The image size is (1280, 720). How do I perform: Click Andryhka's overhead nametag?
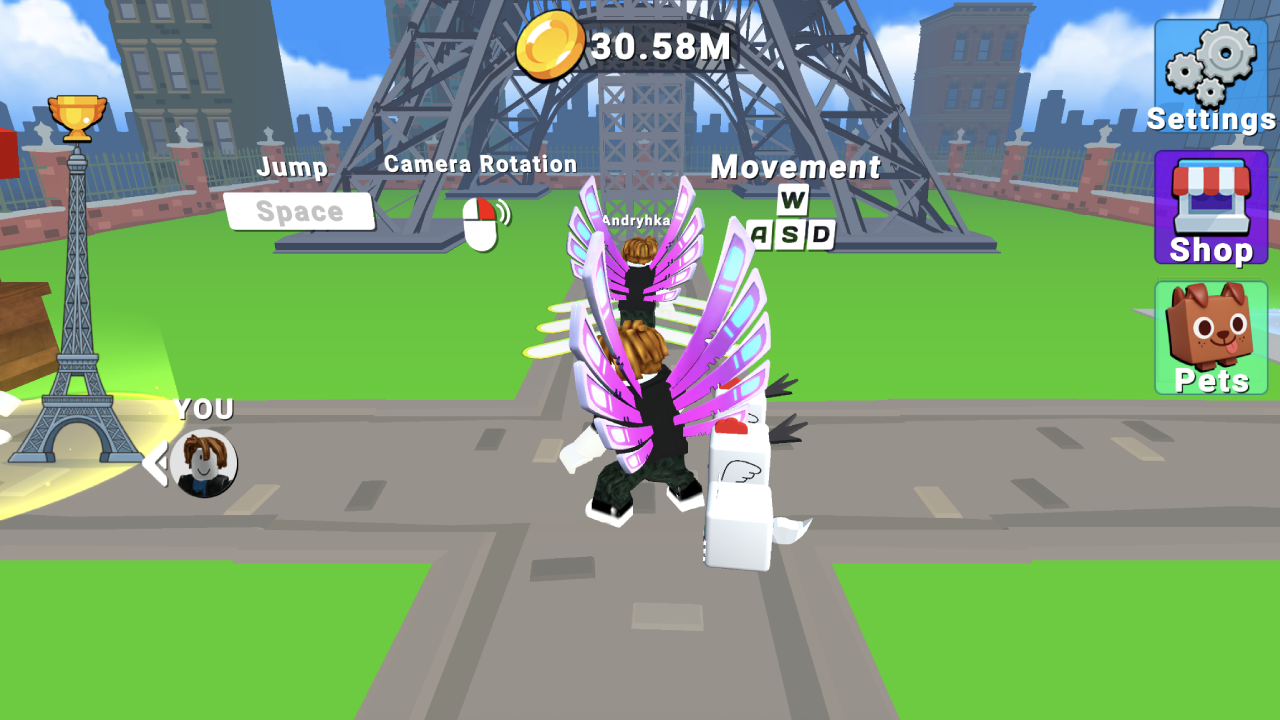point(638,219)
